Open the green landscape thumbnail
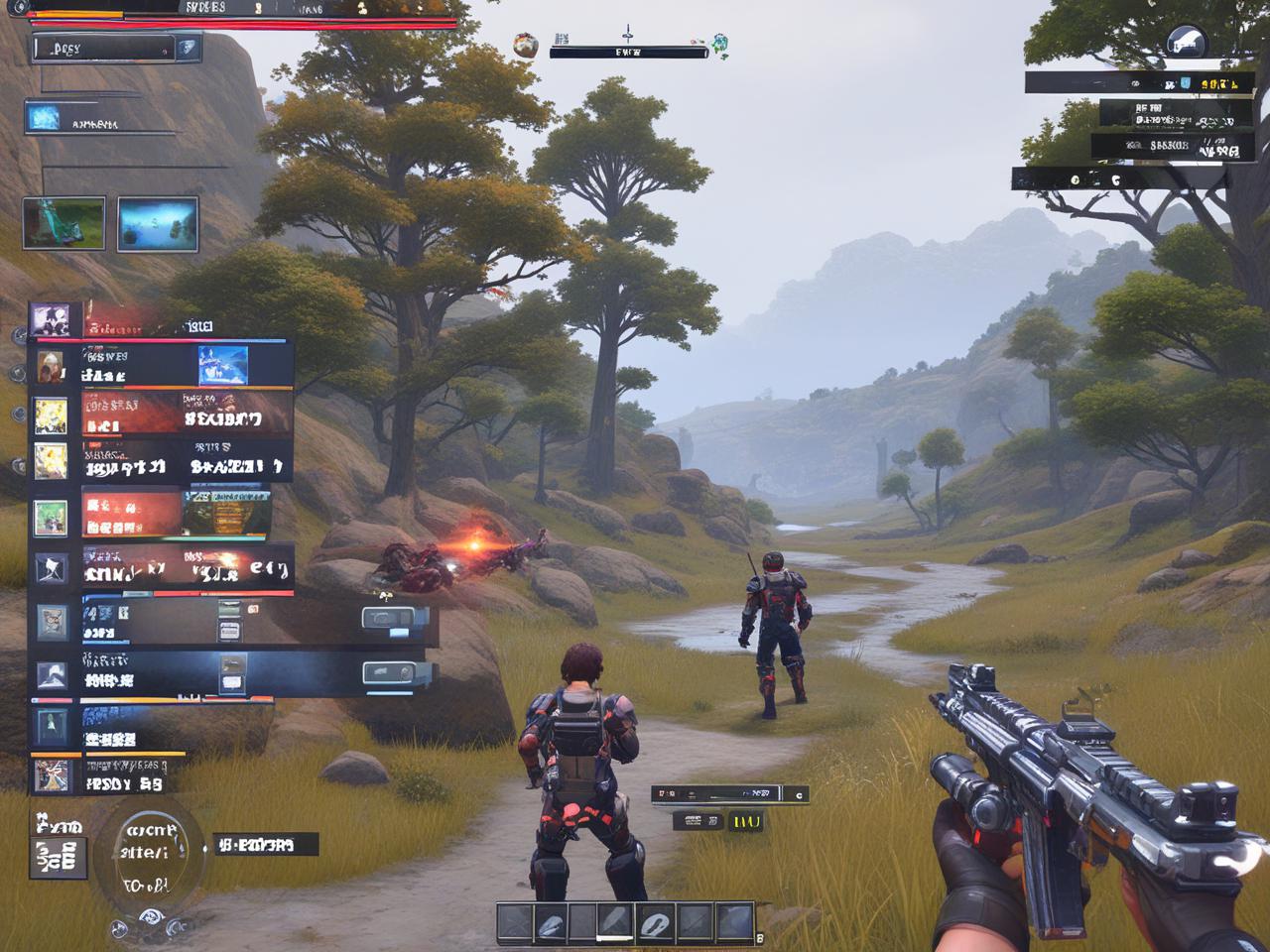Image resolution: width=1270 pixels, height=952 pixels. click(63, 222)
